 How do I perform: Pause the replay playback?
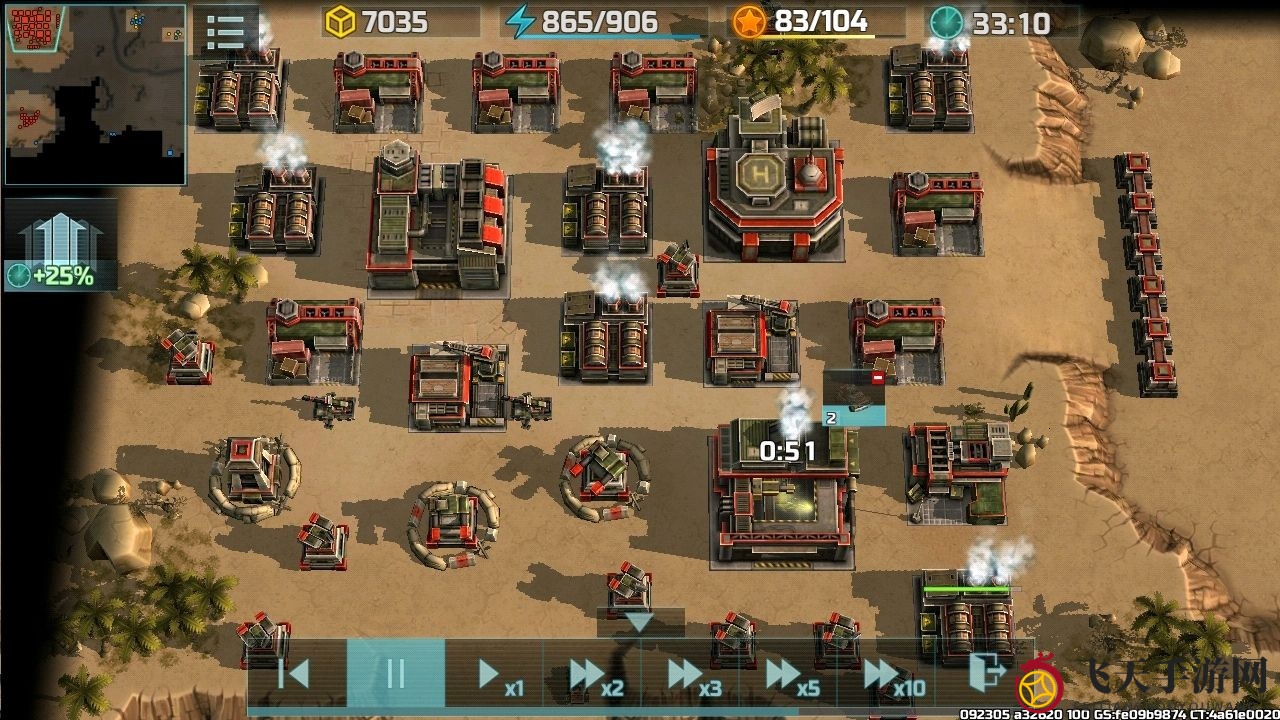pos(395,674)
